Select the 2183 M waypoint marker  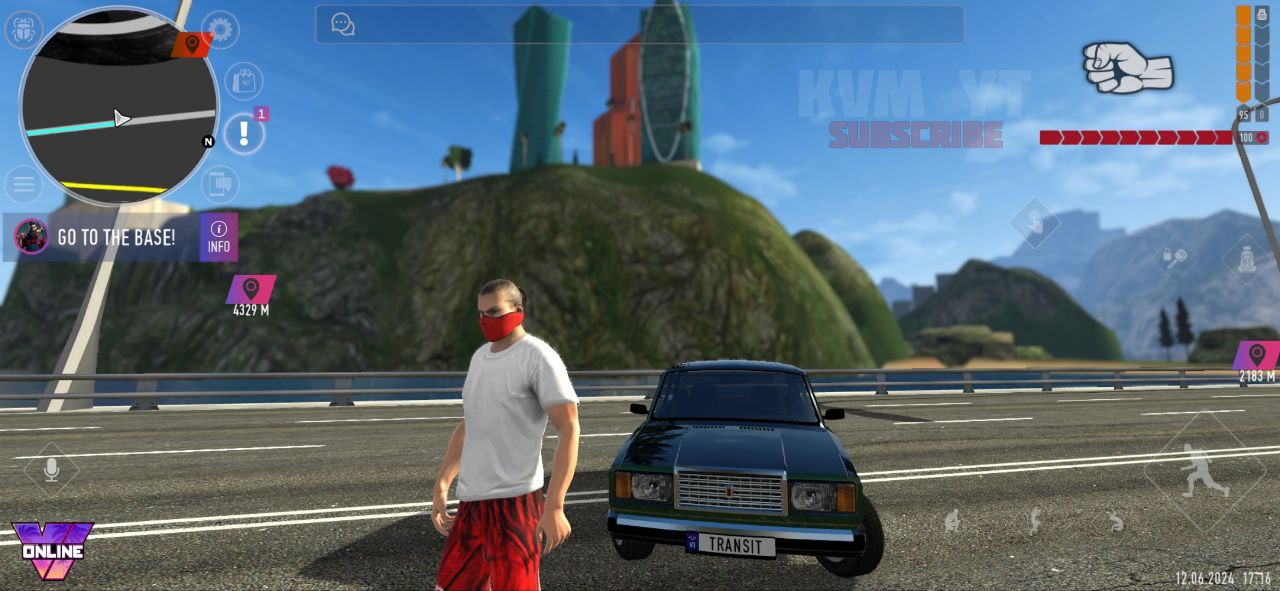tap(1256, 356)
